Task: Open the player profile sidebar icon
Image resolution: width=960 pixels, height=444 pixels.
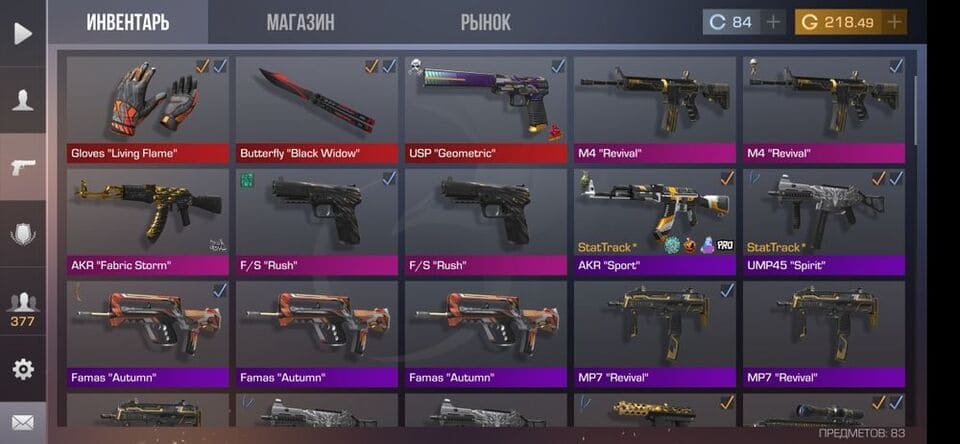Action: 22,100
